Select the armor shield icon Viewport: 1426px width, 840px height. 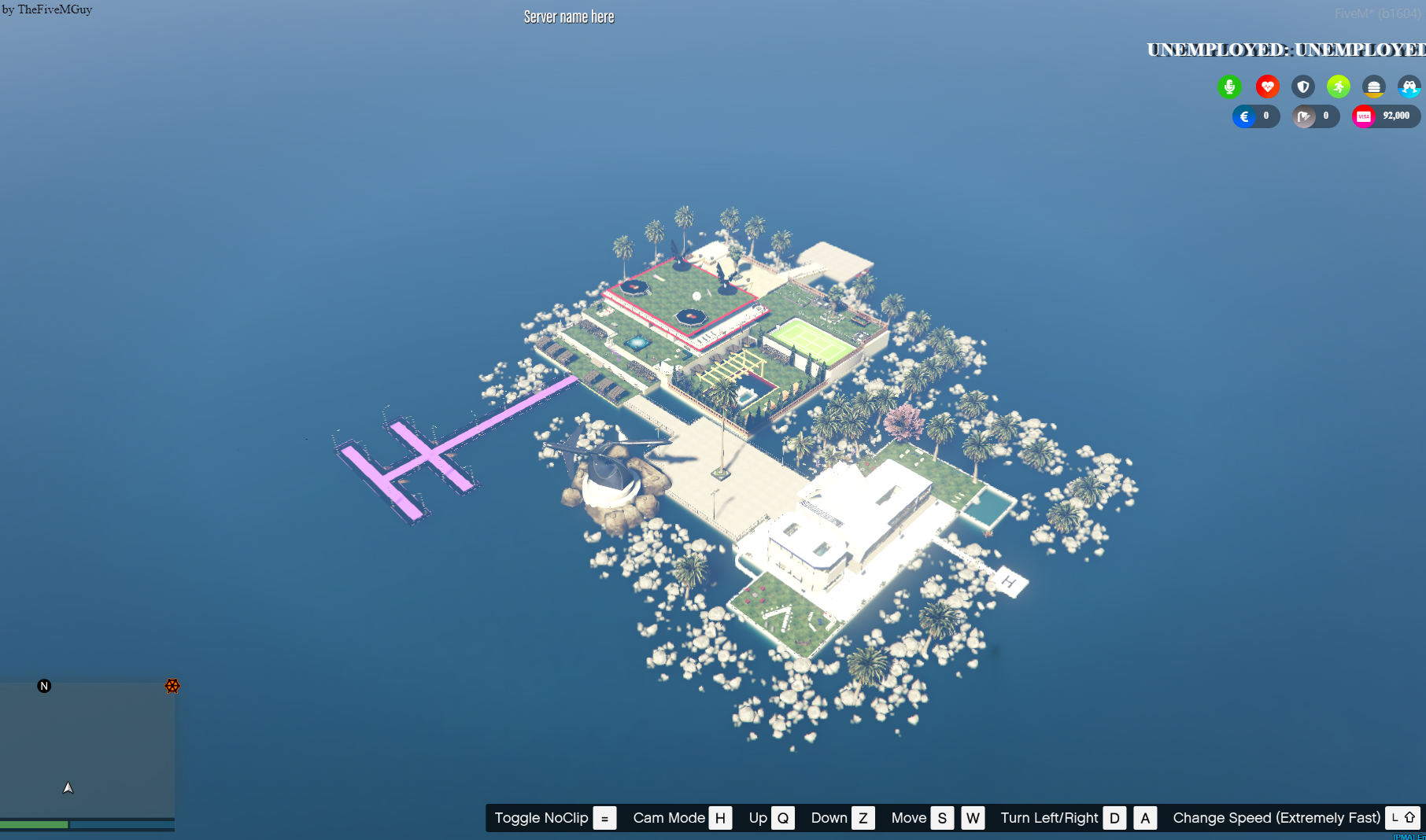pos(1303,87)
